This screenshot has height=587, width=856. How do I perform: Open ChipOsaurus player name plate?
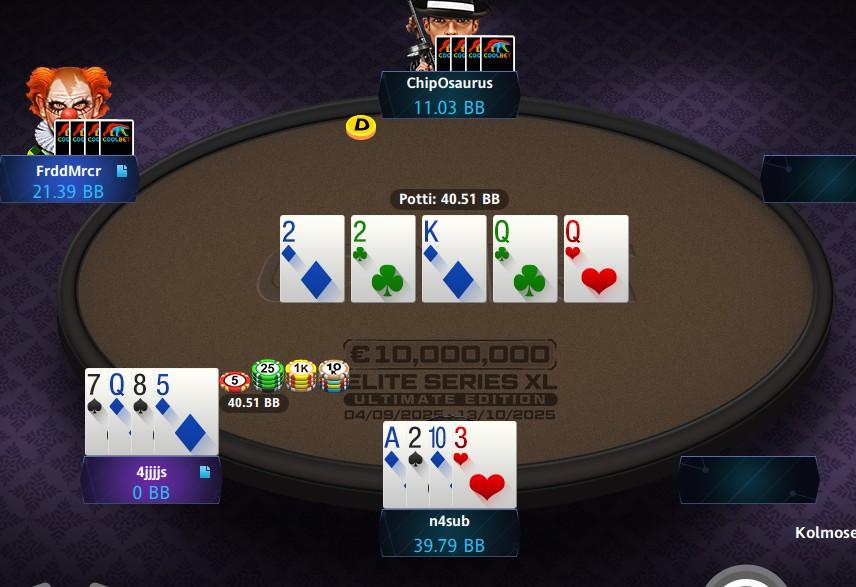pos(449,95)
